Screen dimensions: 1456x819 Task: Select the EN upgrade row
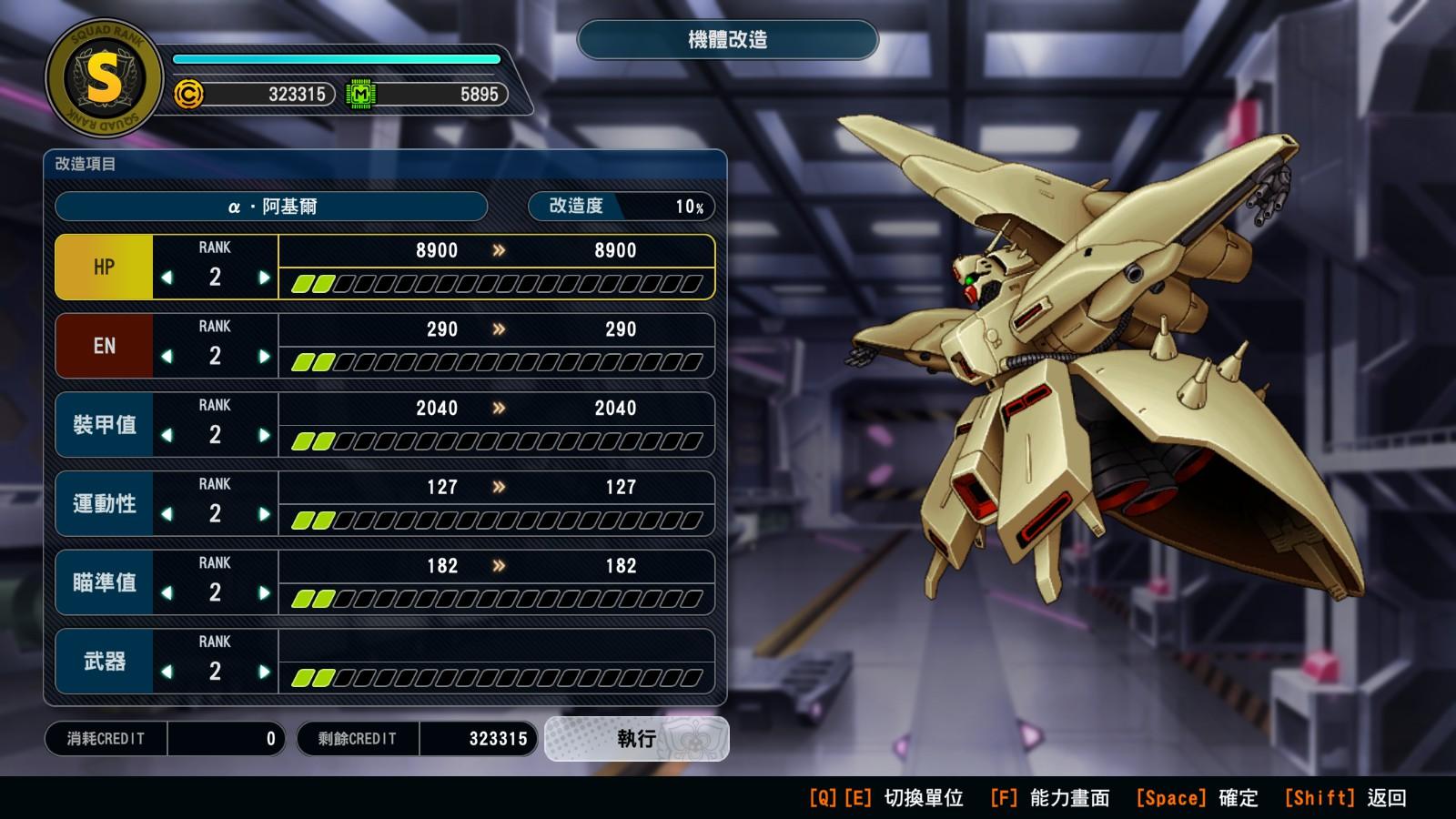(x=104, y=346)
